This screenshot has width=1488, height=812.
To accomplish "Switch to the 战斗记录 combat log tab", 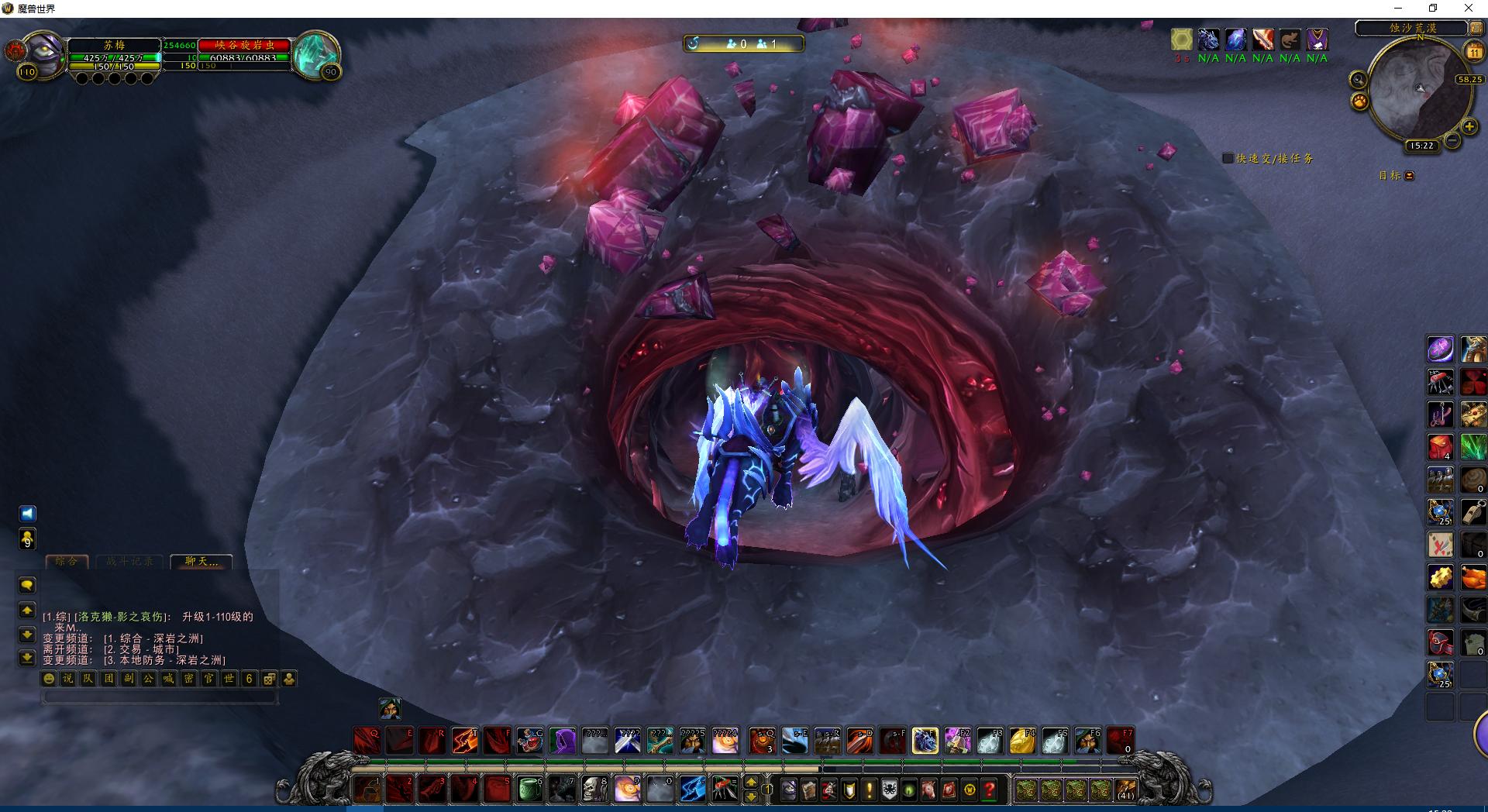I will pyautogui.click(x=129, y=562).
